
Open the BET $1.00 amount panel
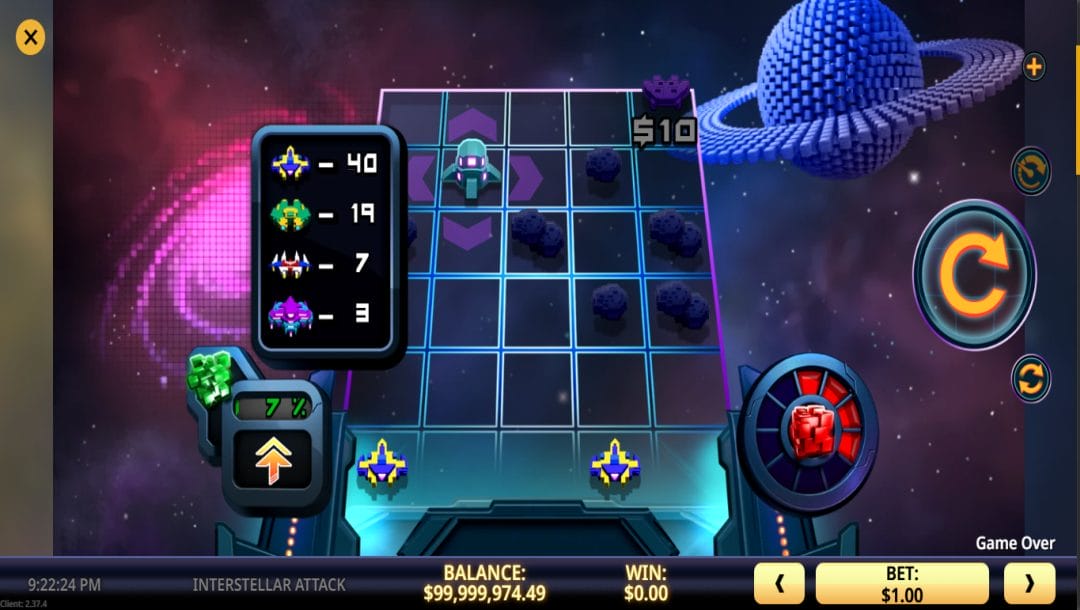click(902, 583)
